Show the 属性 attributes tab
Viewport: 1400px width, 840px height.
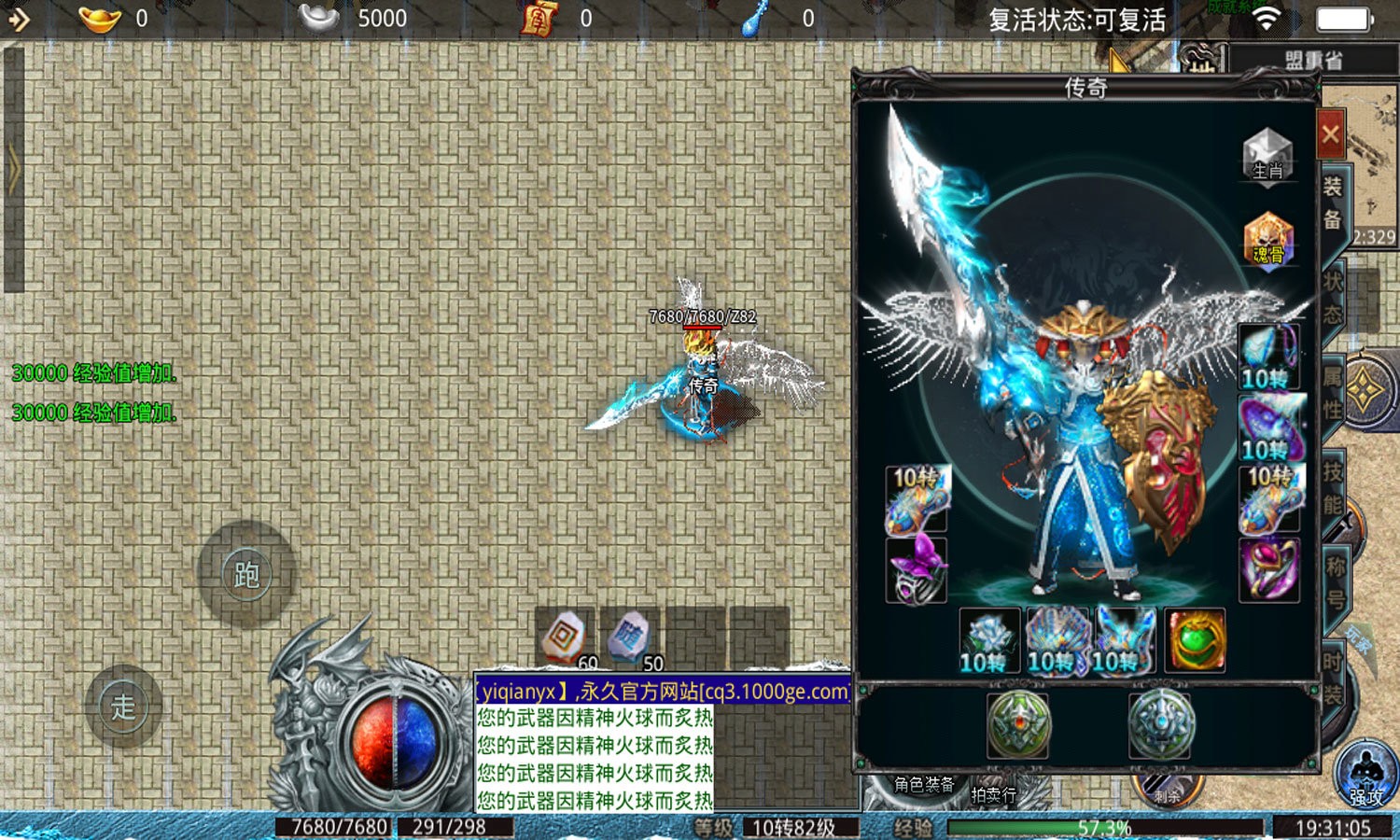coord(1332,392)
